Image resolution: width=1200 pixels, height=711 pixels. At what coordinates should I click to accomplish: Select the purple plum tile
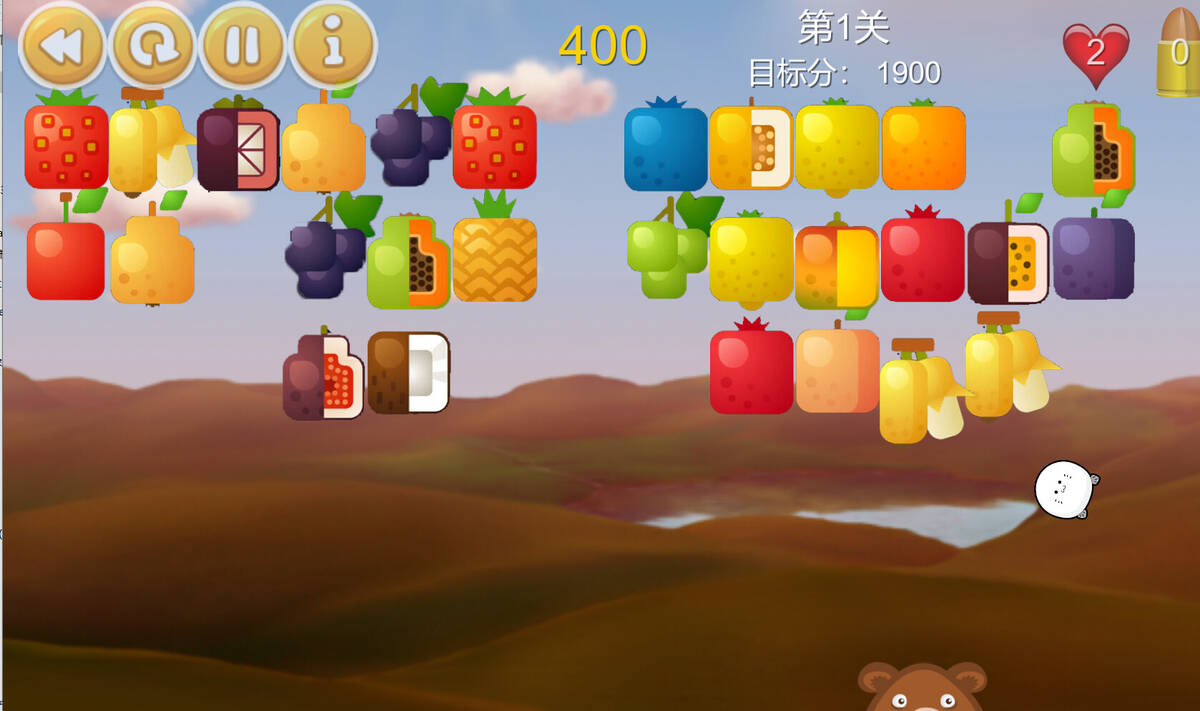click(1093, 258)
